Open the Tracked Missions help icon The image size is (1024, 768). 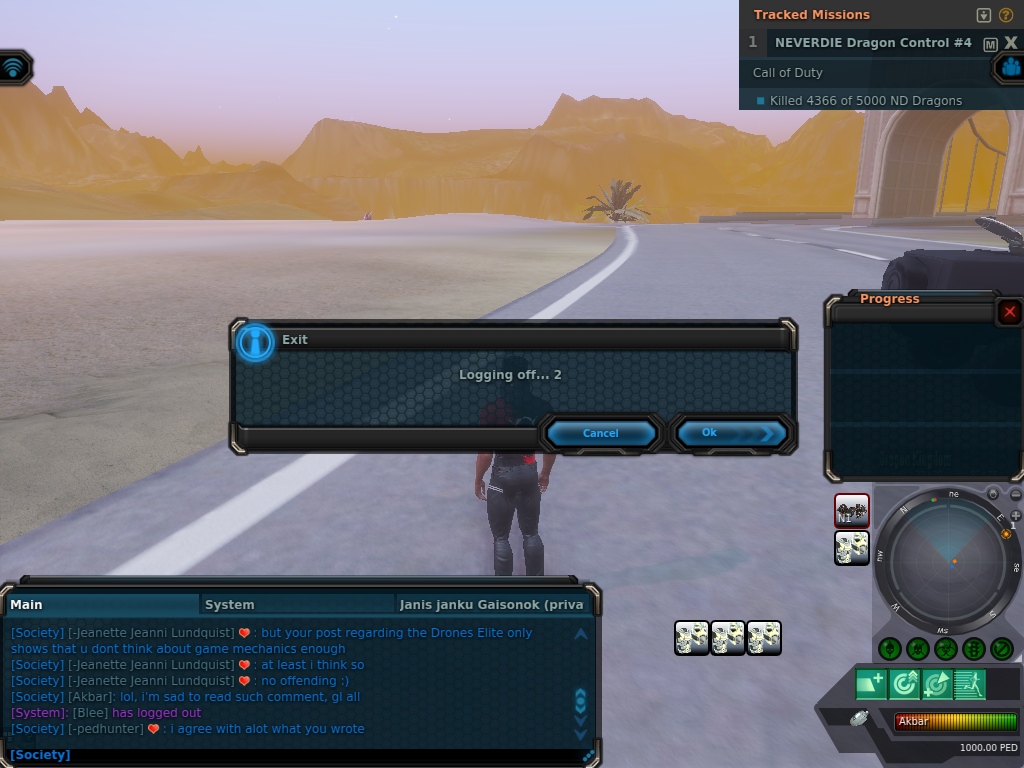(x=1006, y=15)
